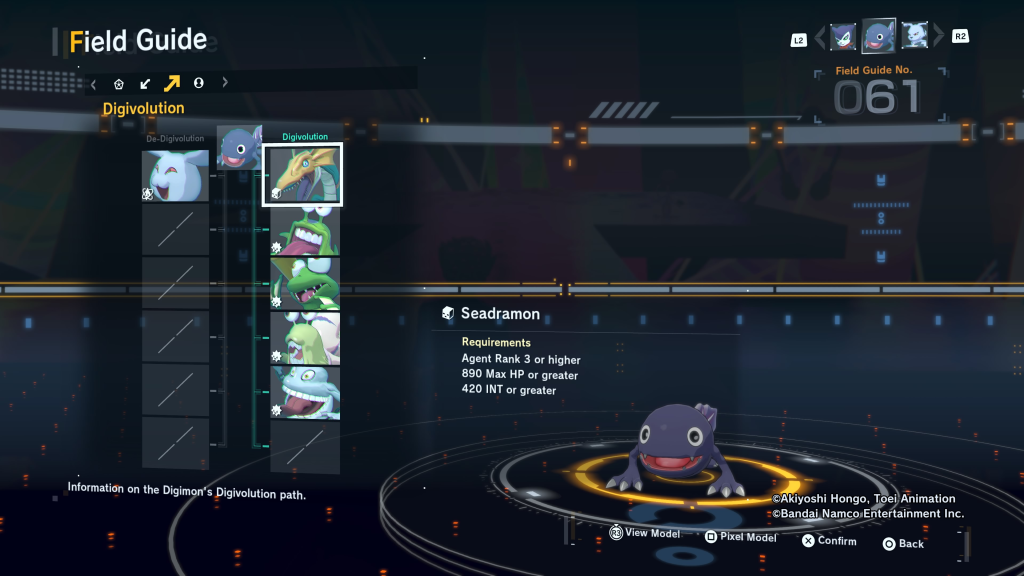Pick the light blue toothy Digimon portrait
This screenshot has height=576, width=1024.
coord(305,392)
